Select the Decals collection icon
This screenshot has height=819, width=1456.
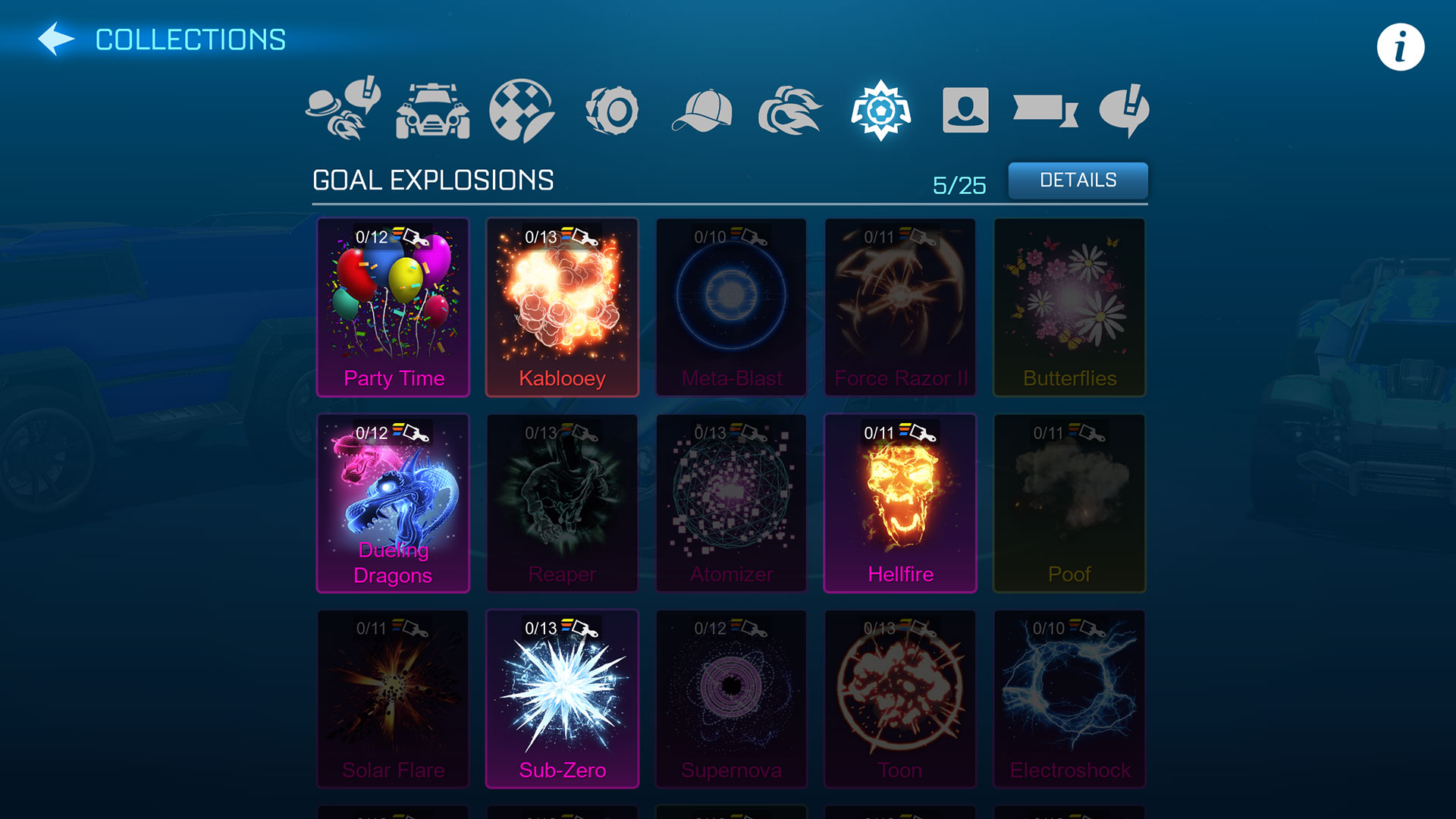523,110
